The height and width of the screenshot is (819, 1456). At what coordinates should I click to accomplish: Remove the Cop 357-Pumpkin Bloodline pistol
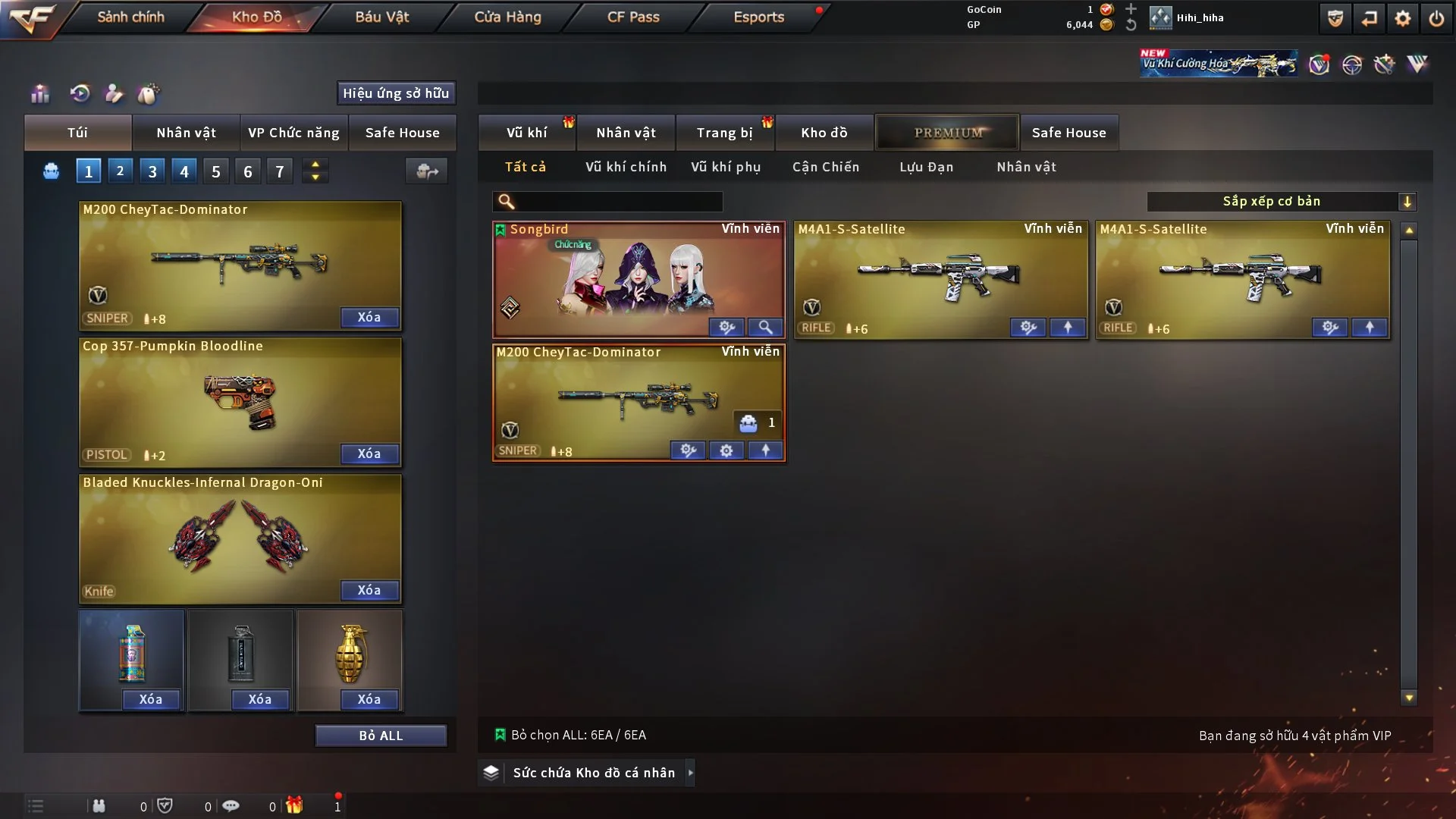369,453
